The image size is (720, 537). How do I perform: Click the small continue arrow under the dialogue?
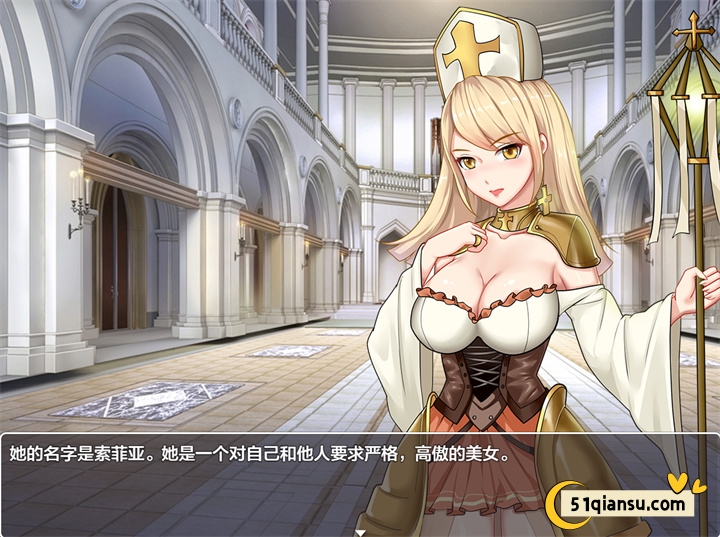tap(360, 533)
